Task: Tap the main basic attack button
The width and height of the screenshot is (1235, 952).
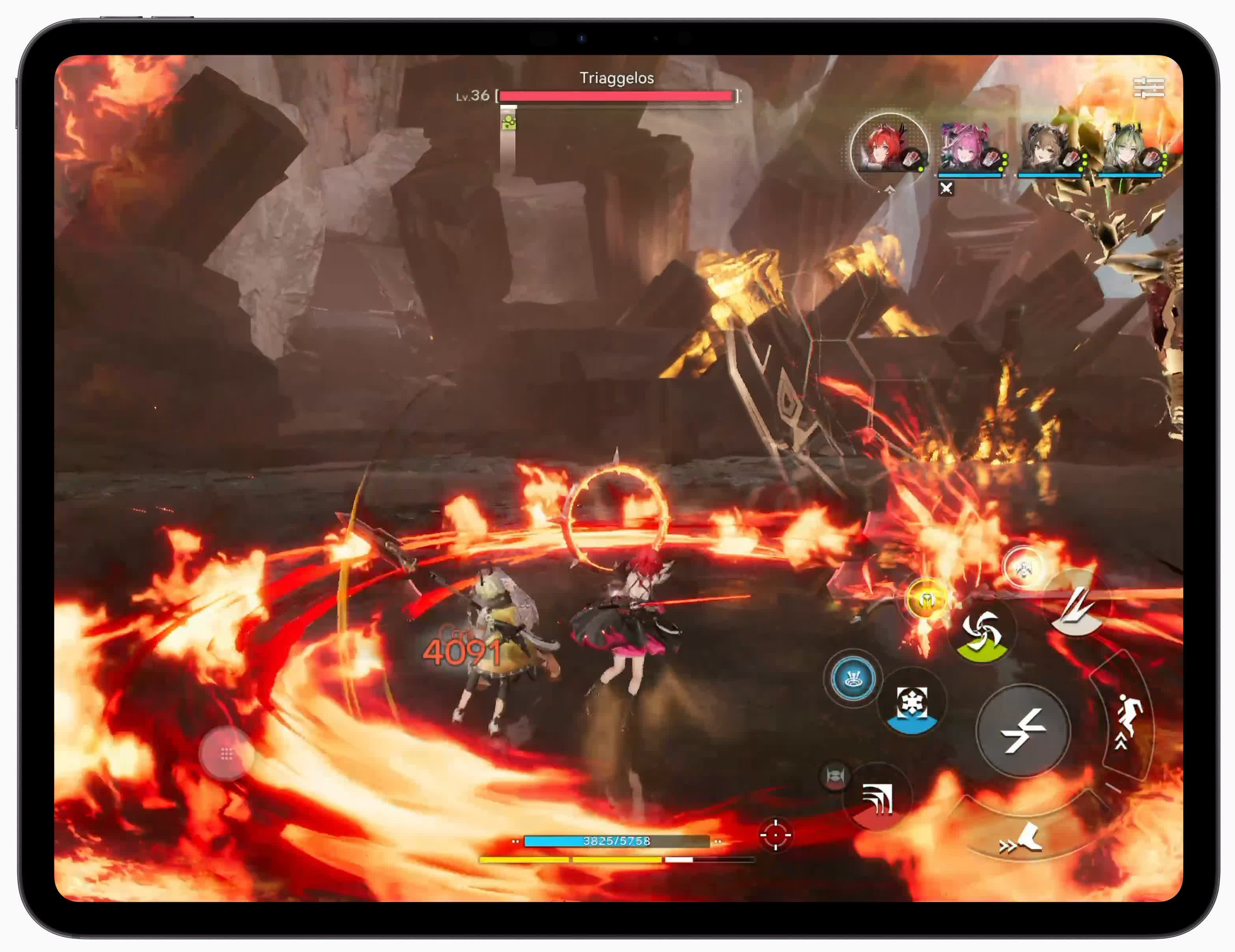Action: click(x=1023, y=730)
